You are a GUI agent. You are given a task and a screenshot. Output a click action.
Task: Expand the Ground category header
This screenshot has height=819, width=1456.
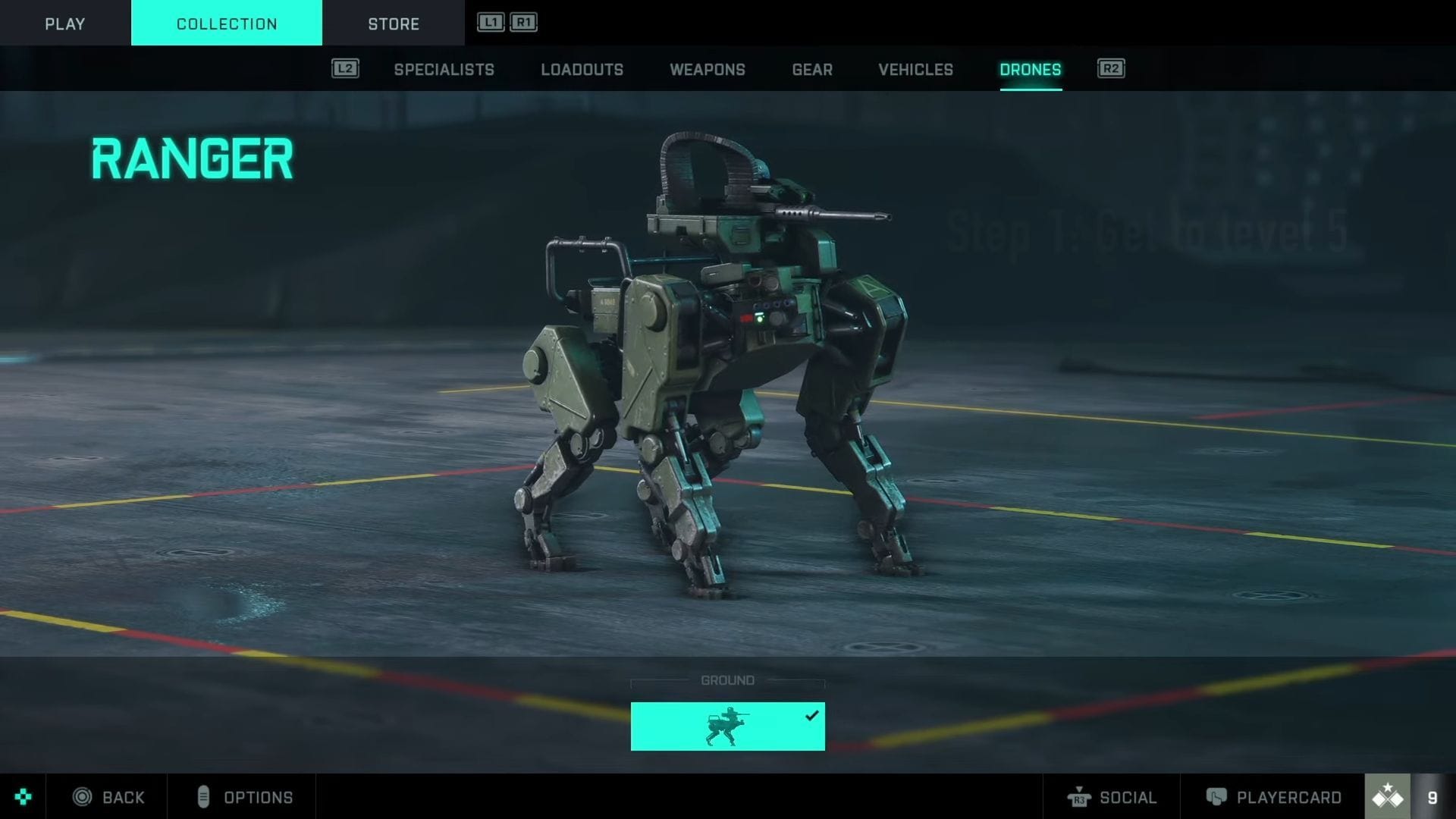point(726,680)
